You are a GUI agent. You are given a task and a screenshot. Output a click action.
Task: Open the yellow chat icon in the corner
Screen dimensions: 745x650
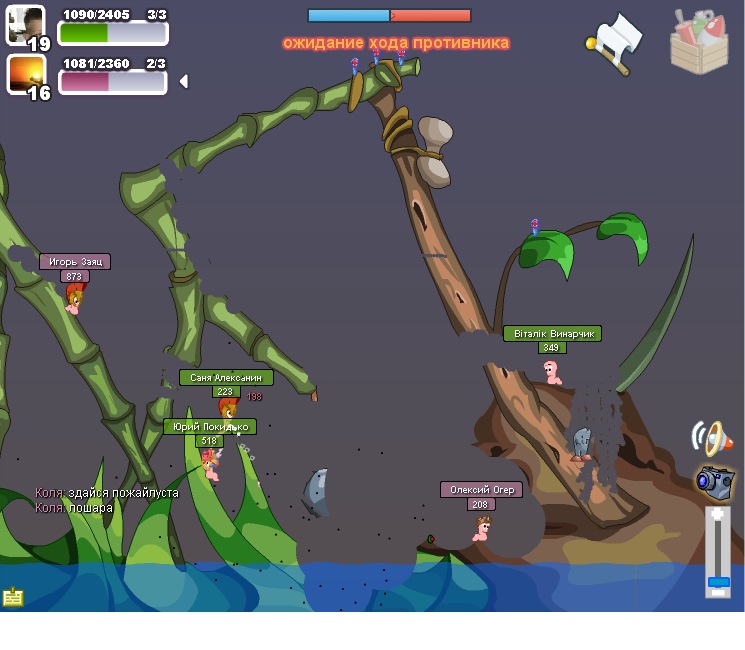point(13,596)
